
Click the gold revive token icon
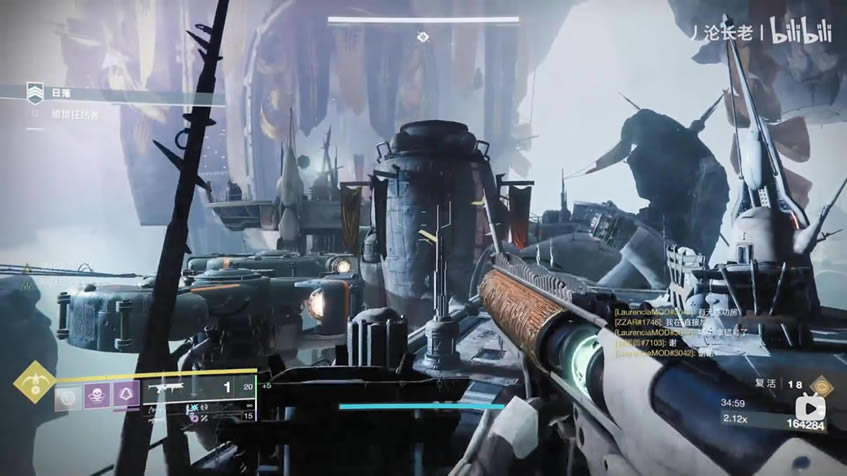point(822,384)
